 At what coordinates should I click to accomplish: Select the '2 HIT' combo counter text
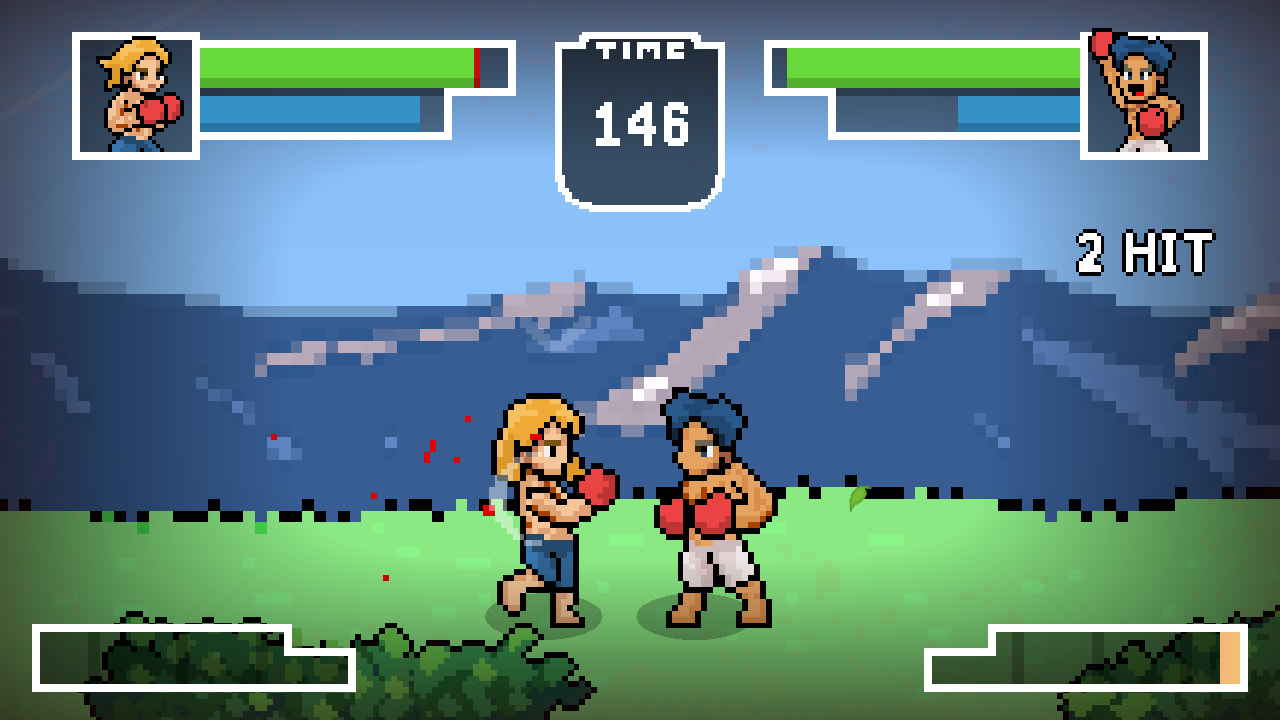[1146, 252]
